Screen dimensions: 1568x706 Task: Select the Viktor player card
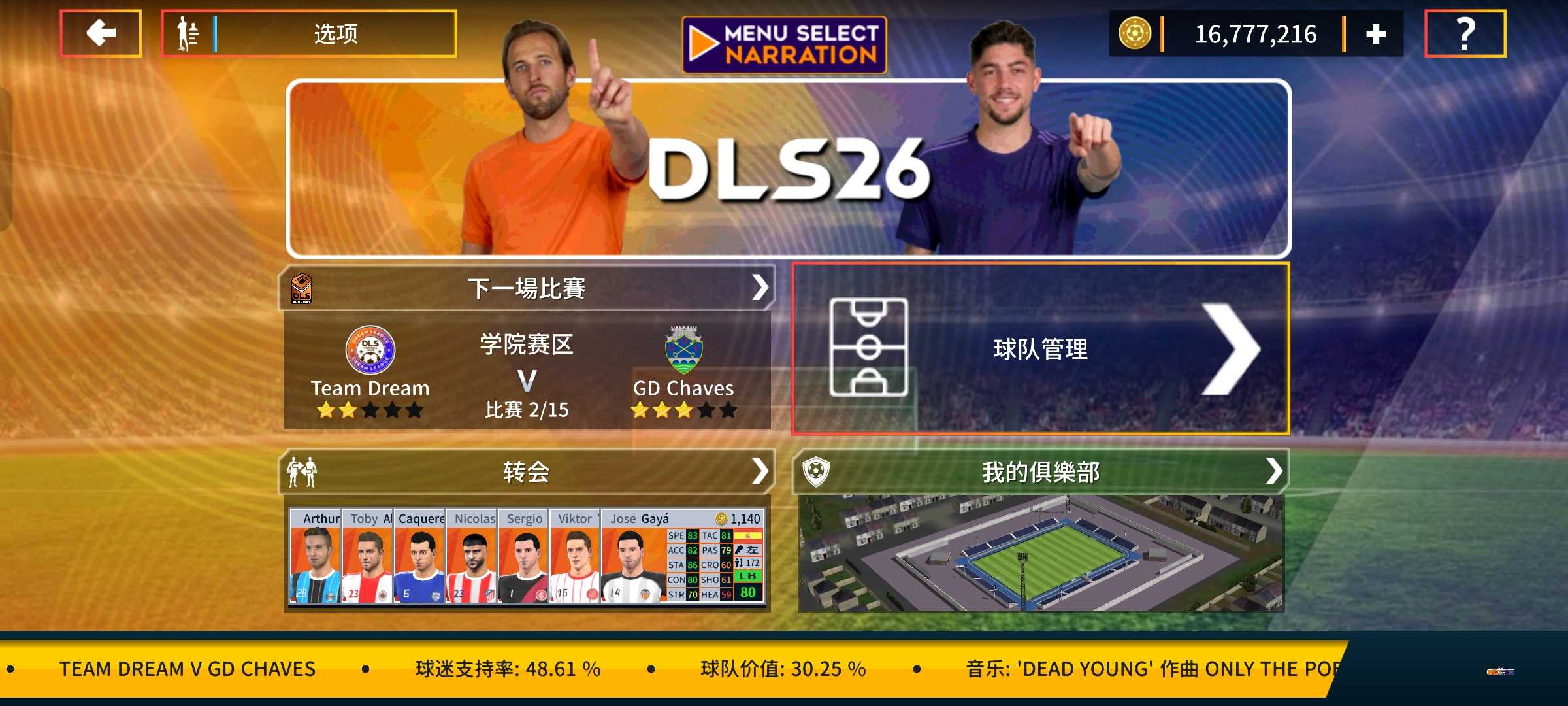point(575,556)
